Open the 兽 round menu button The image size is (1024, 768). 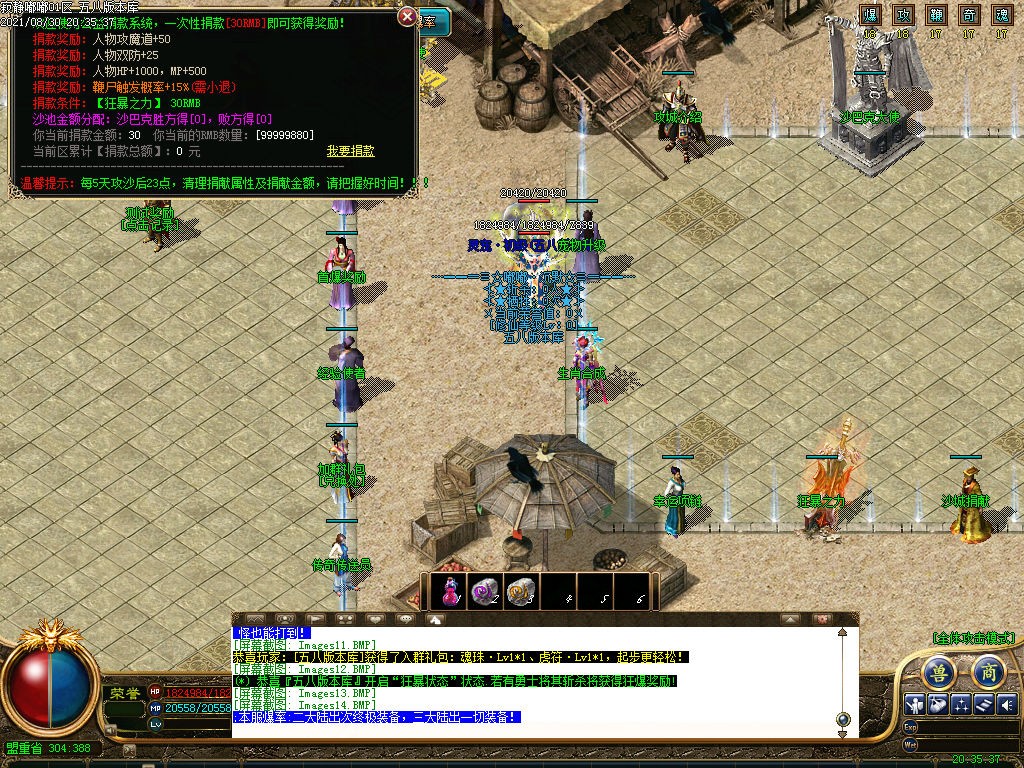click(938, 671)
